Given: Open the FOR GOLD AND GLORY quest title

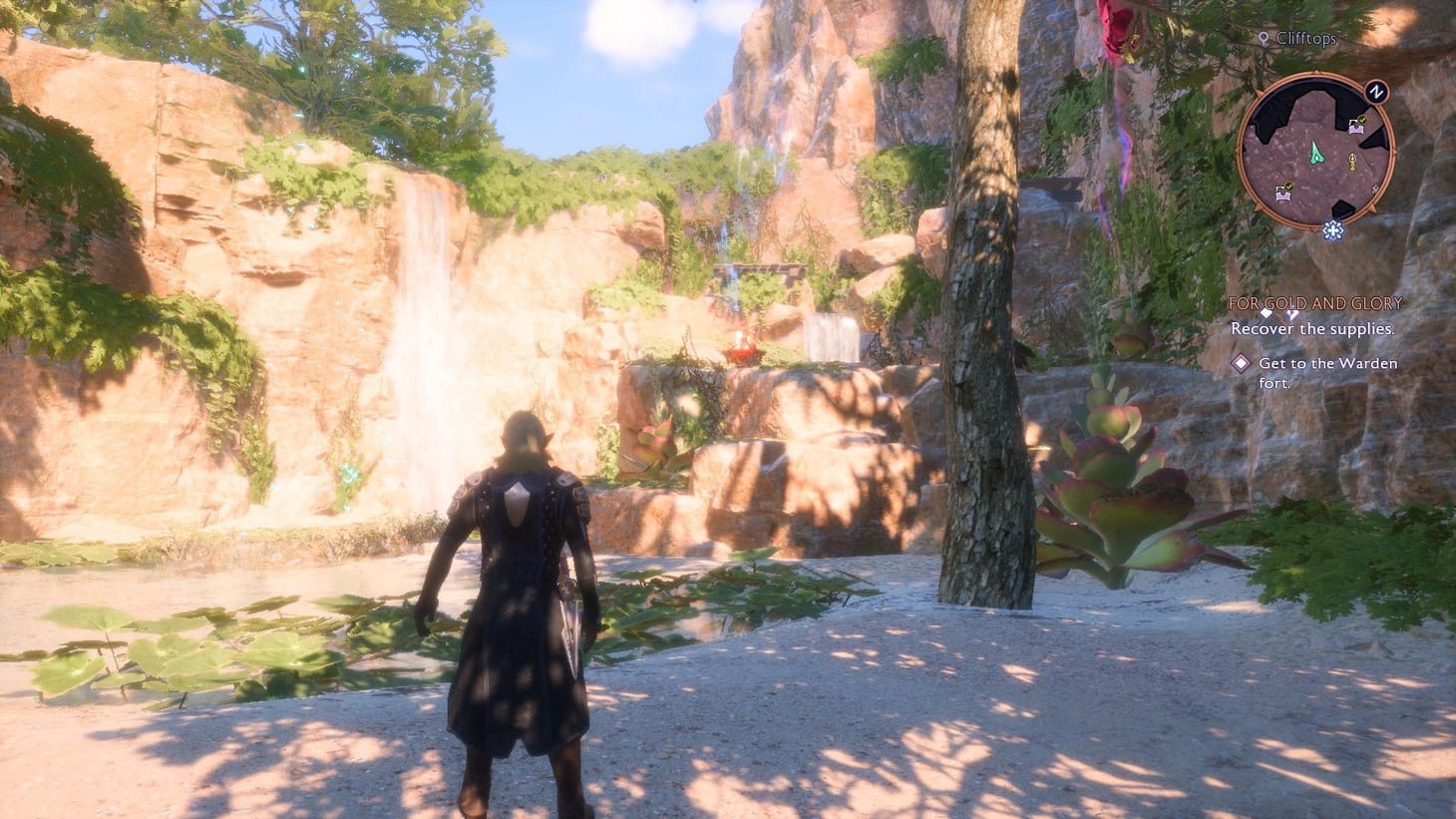Looking at the screenshot, I should tap(1315, 302).
